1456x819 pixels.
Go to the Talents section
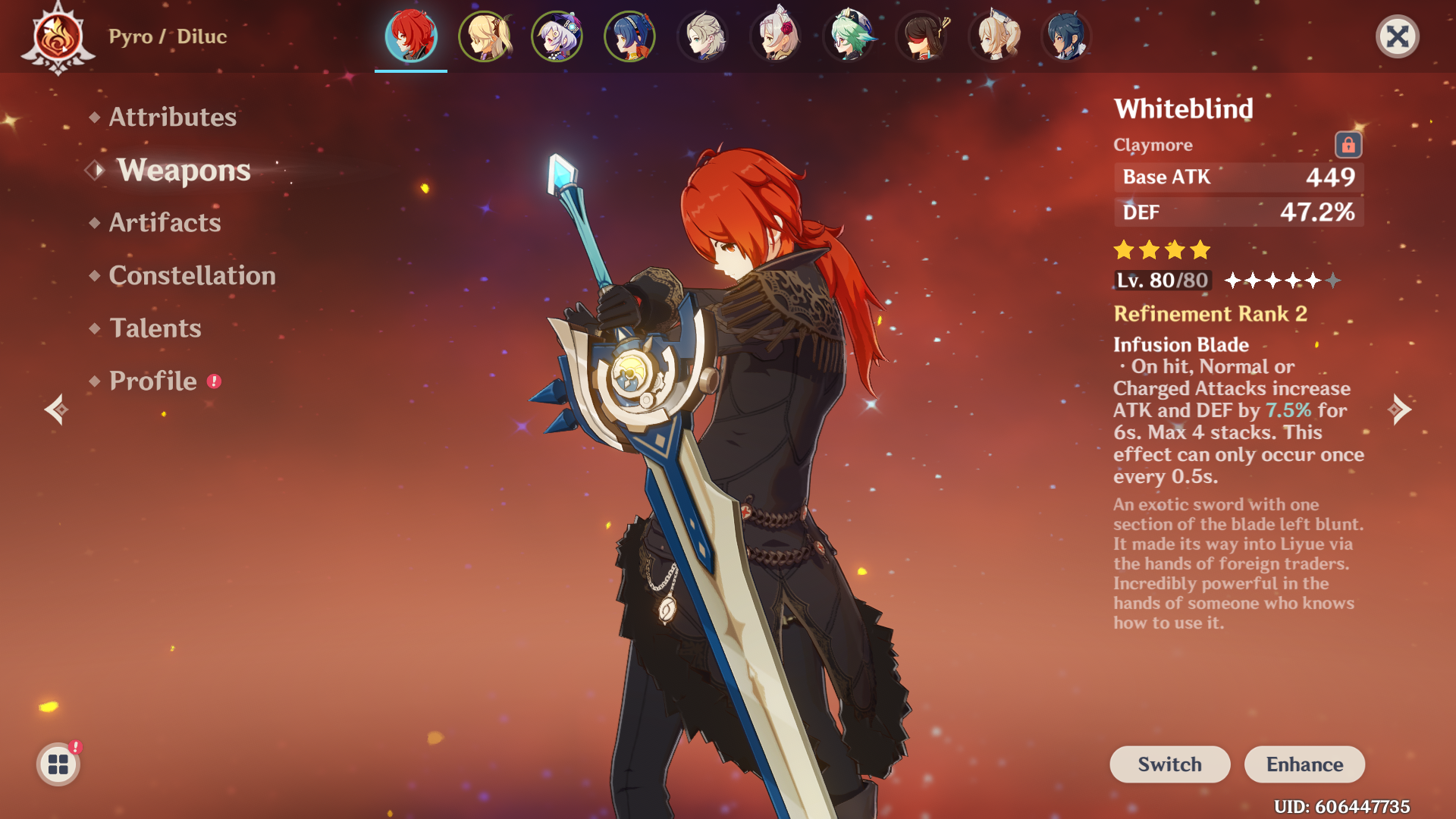(155, 328)
